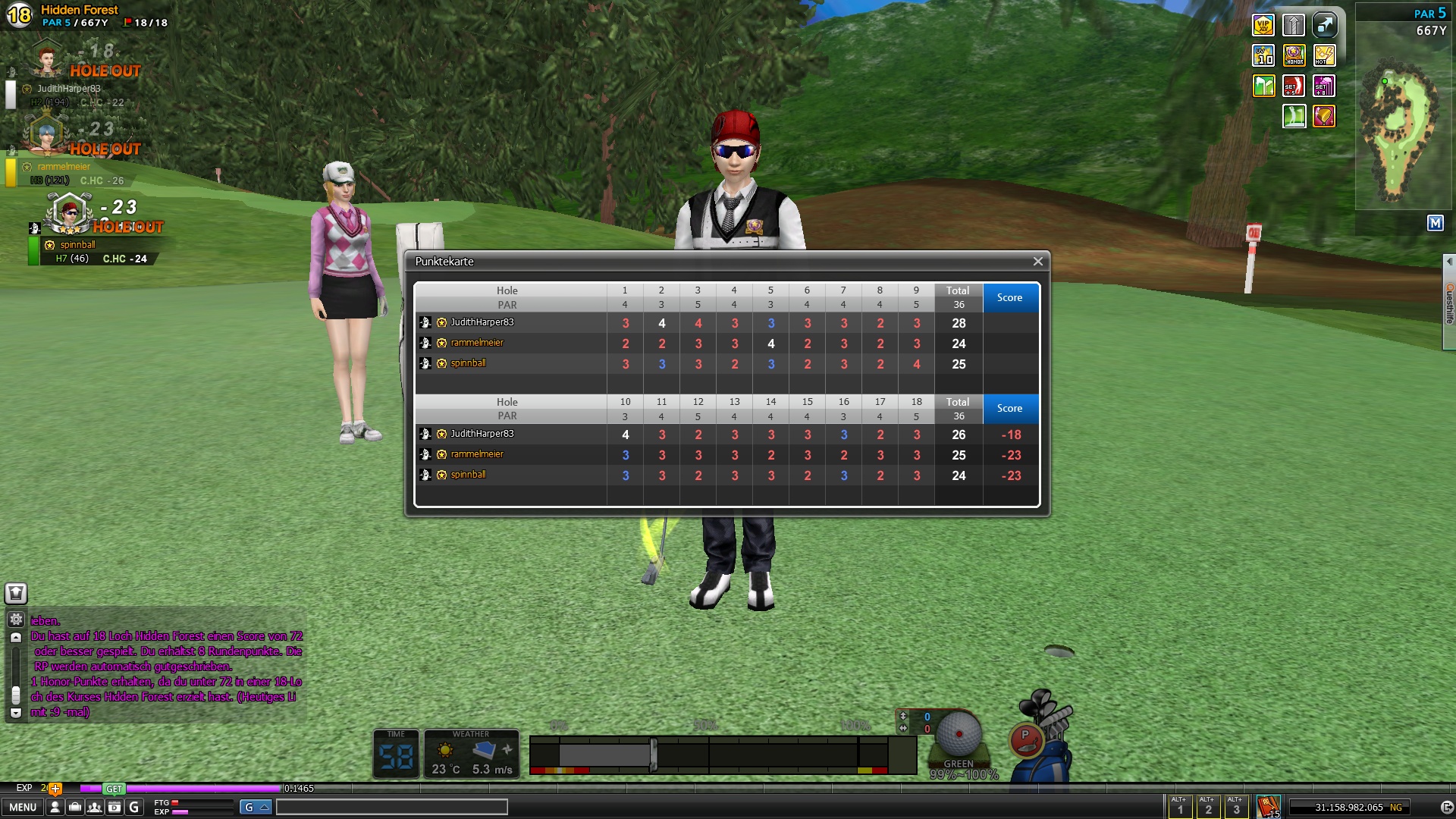
Task: Click the purple SET +8 clubs icon
Action: [x=1324, y=86]
